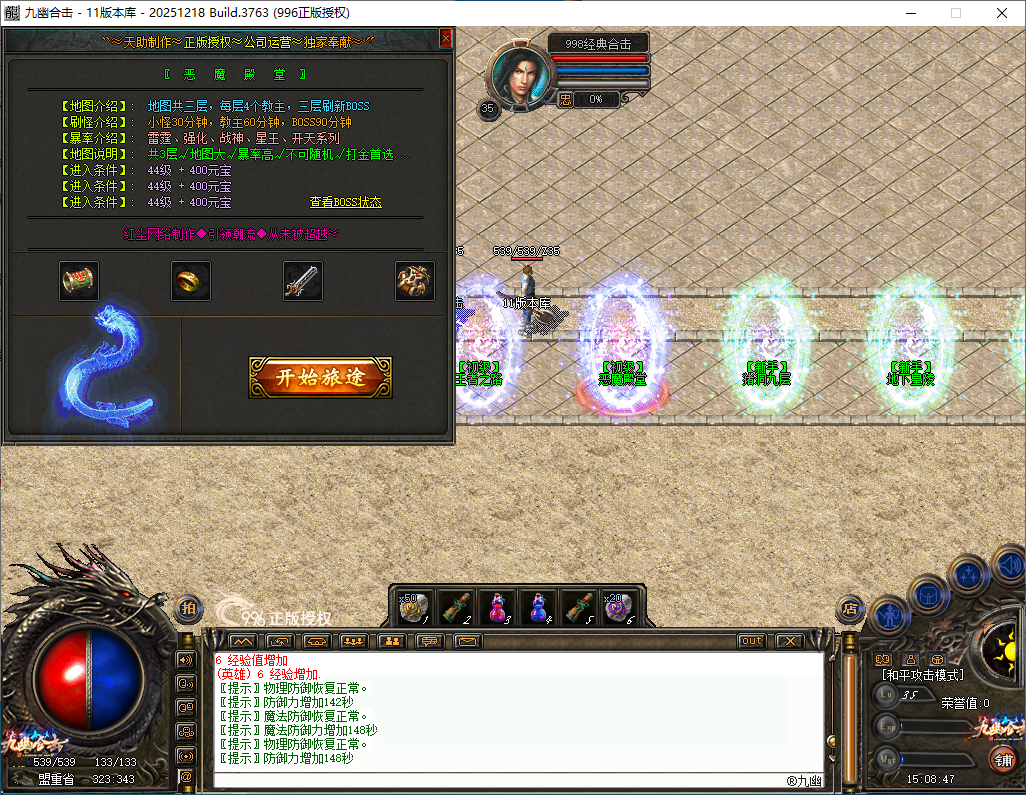Viewport: 1026px width, 795px height.
Task: Use the red potion in hotbar slot 3
Action: pyautogui.click(x=496, y=607)
